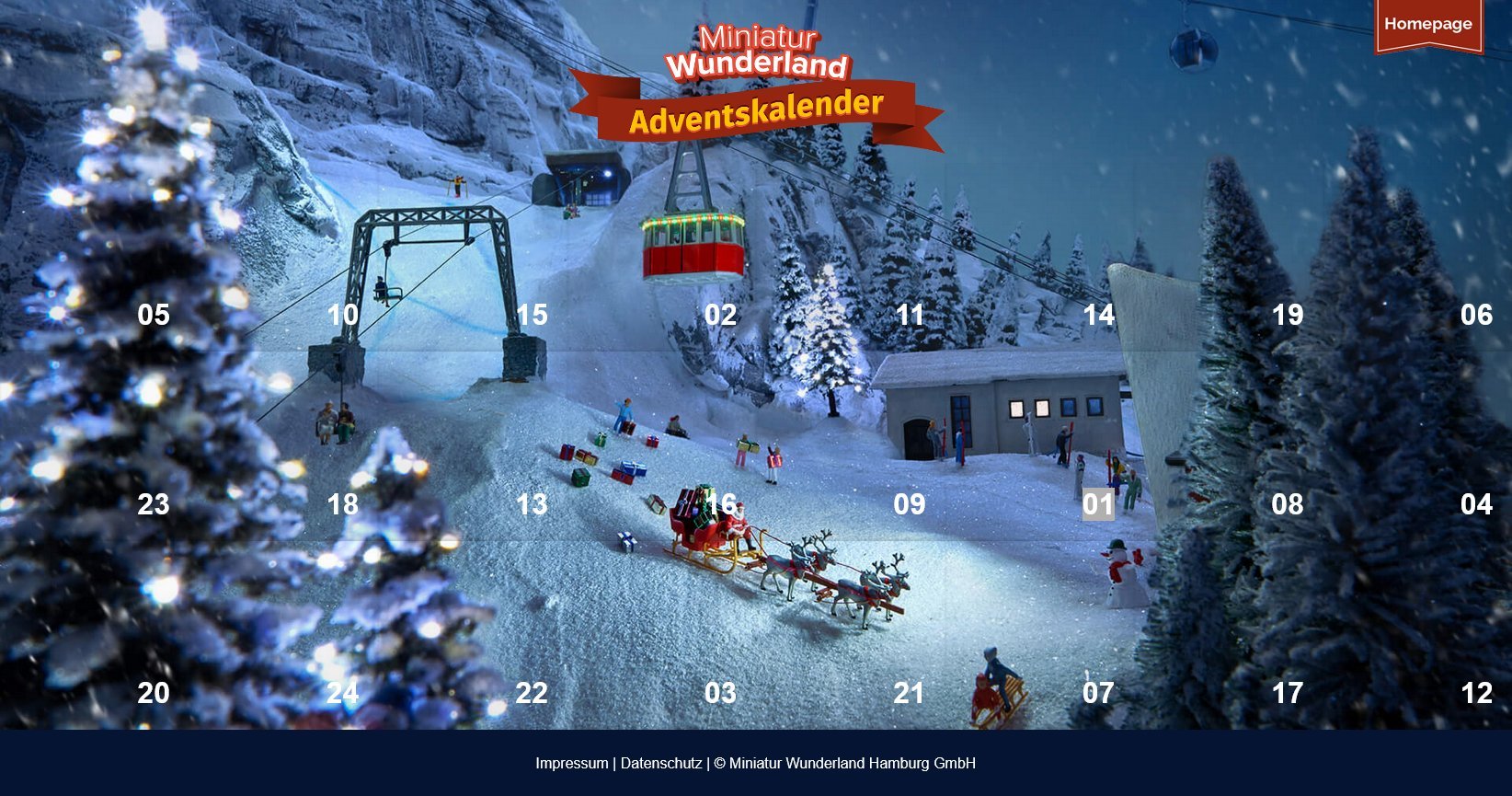
Task: Open door number 17
Action: (x=1288, y=693)
